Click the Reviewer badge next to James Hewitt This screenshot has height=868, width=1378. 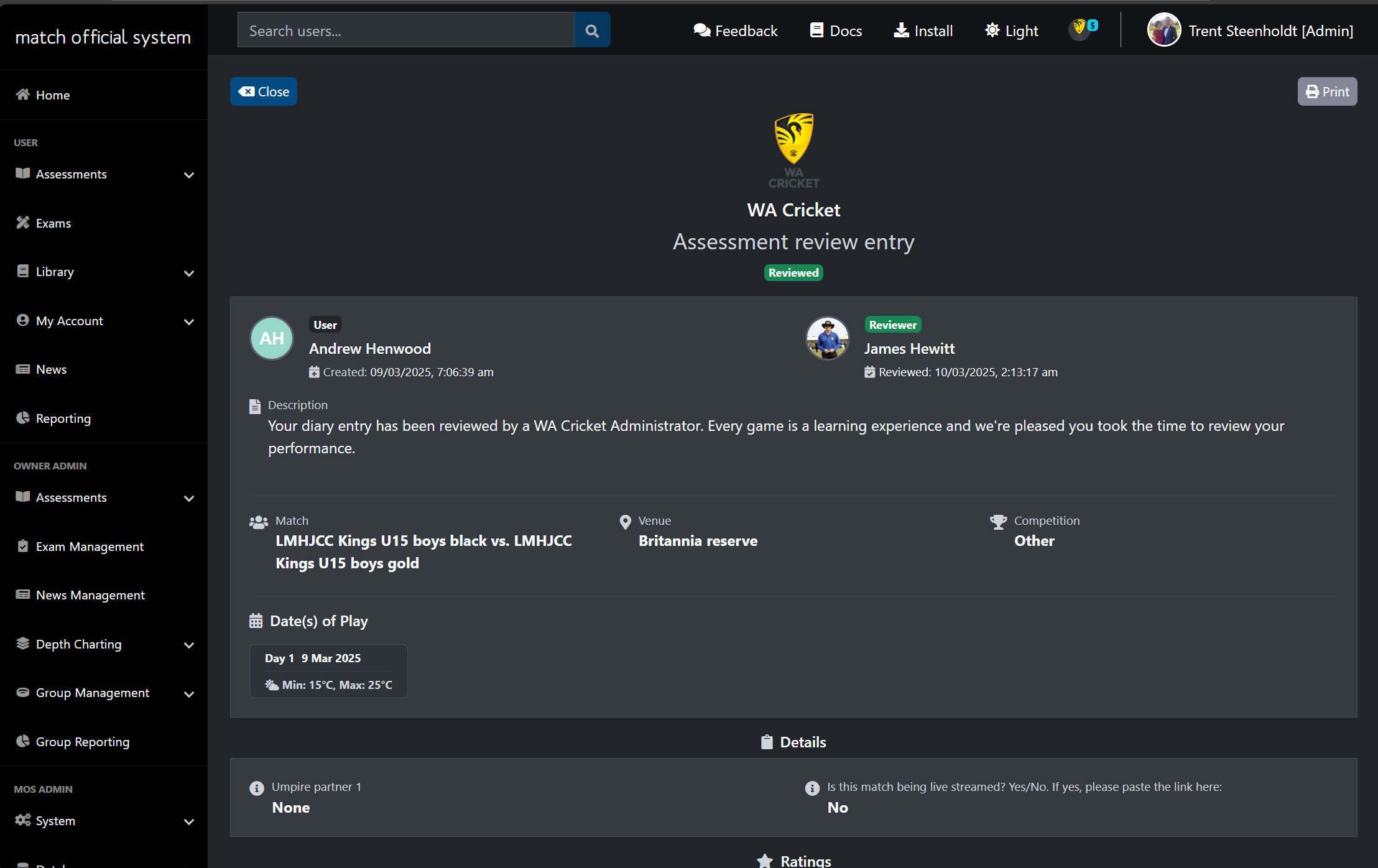click(892, 324)
